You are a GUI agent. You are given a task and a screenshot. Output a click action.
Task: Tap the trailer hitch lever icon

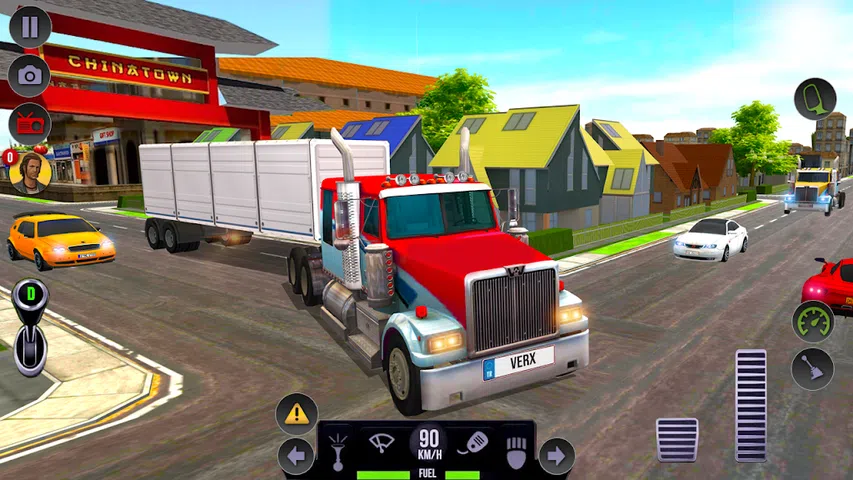pyautogui.click(x=813, y=369)
